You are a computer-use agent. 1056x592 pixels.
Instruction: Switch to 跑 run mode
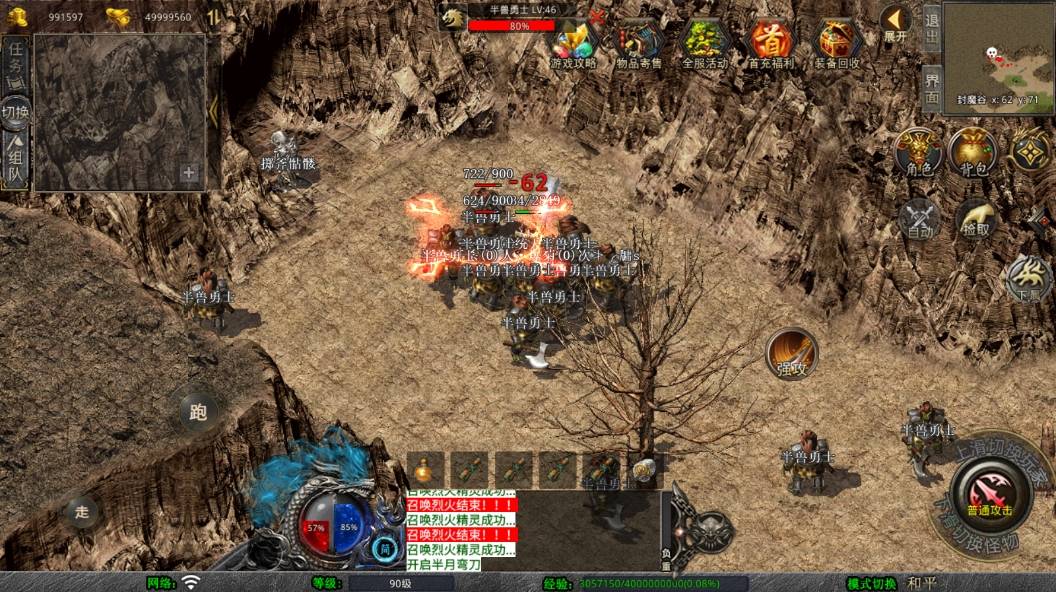198,412
